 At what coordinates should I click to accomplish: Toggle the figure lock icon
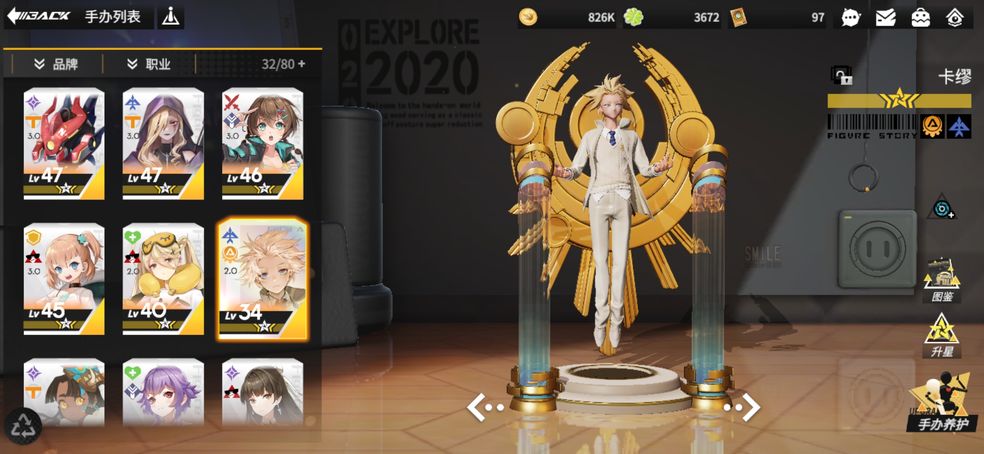841,76
